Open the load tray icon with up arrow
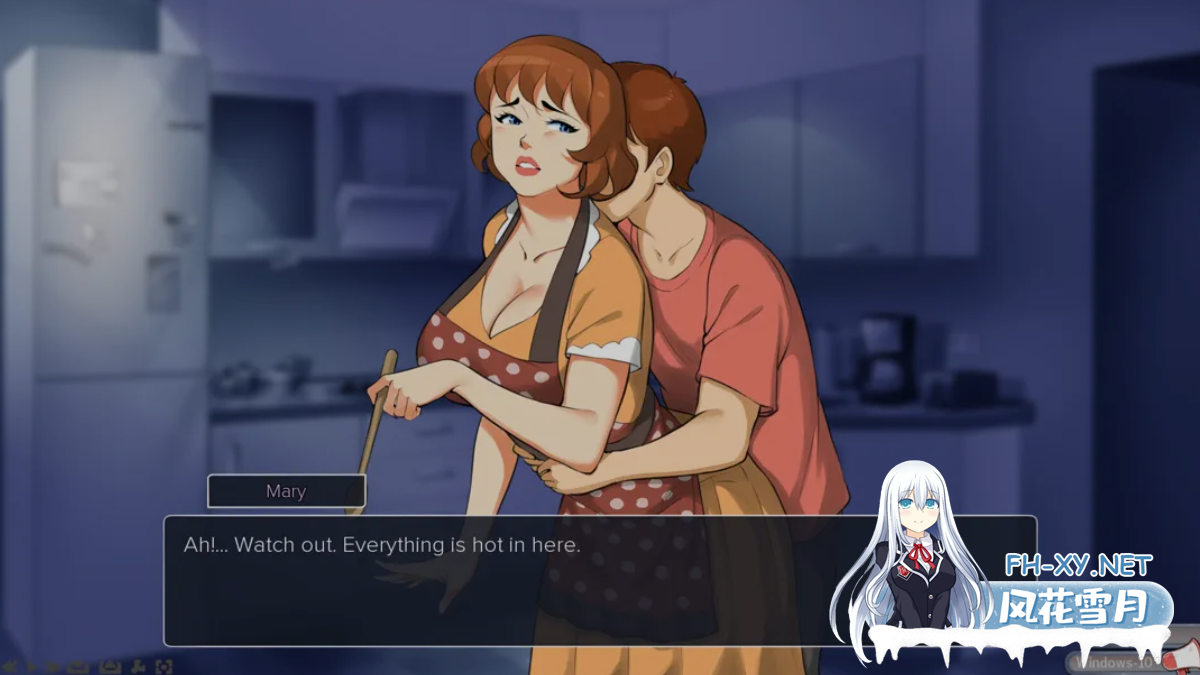The image size is (1200, 675). pos(109,666)
